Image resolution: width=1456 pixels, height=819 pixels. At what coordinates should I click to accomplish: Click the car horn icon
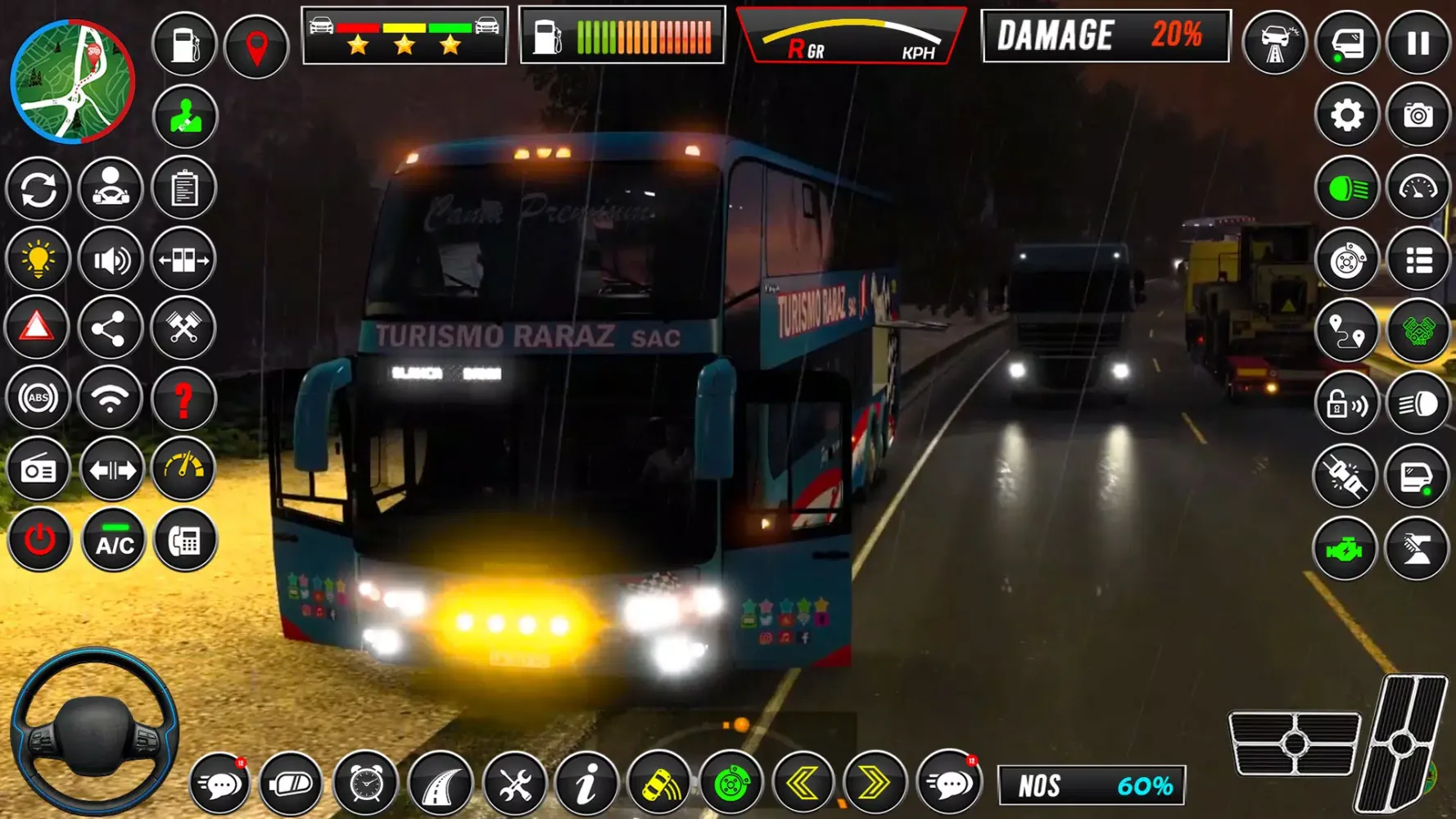click(659, 783)
